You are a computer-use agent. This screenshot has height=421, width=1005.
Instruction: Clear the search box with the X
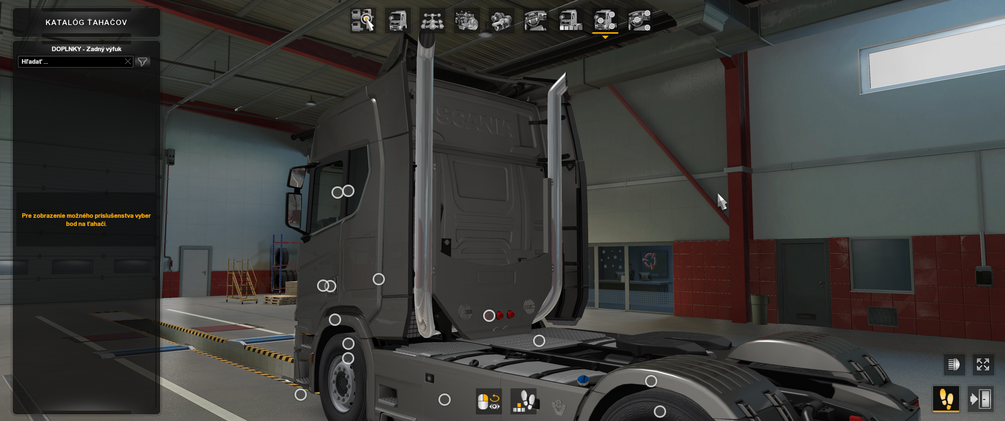tap(127, 62)
